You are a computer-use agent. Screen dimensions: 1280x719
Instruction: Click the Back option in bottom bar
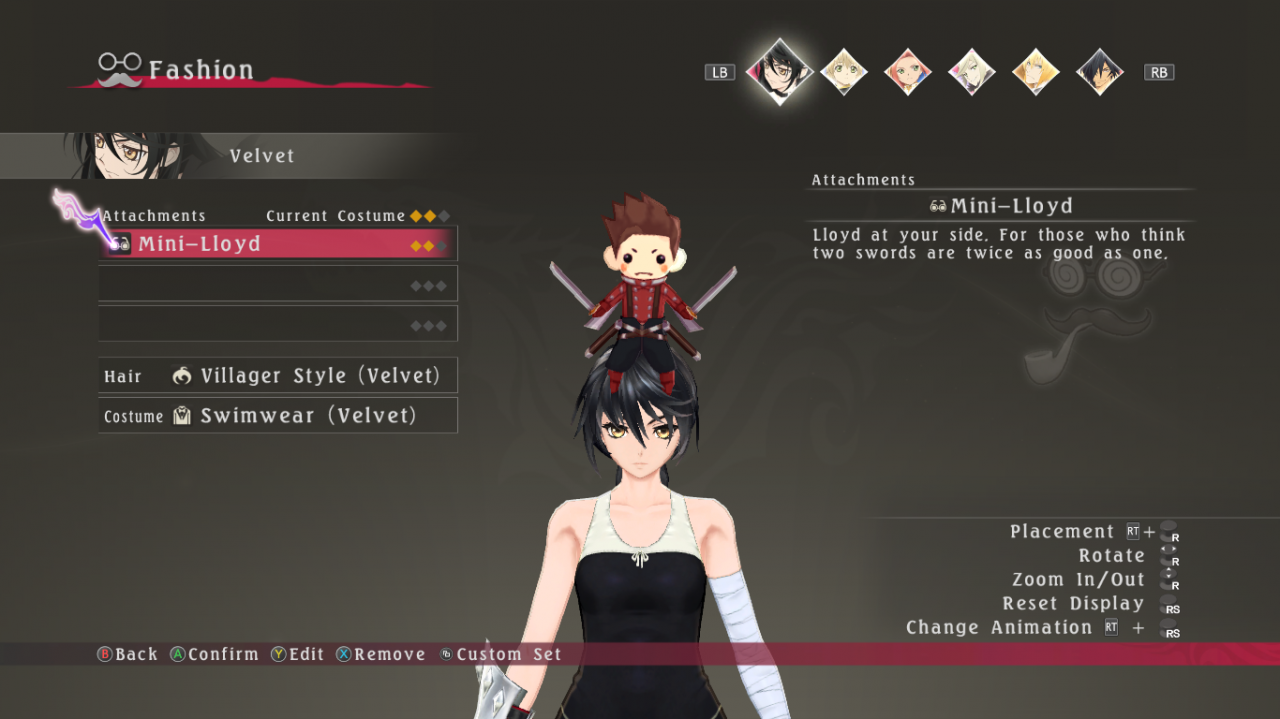pyautogui.click(x=127, y=654)
